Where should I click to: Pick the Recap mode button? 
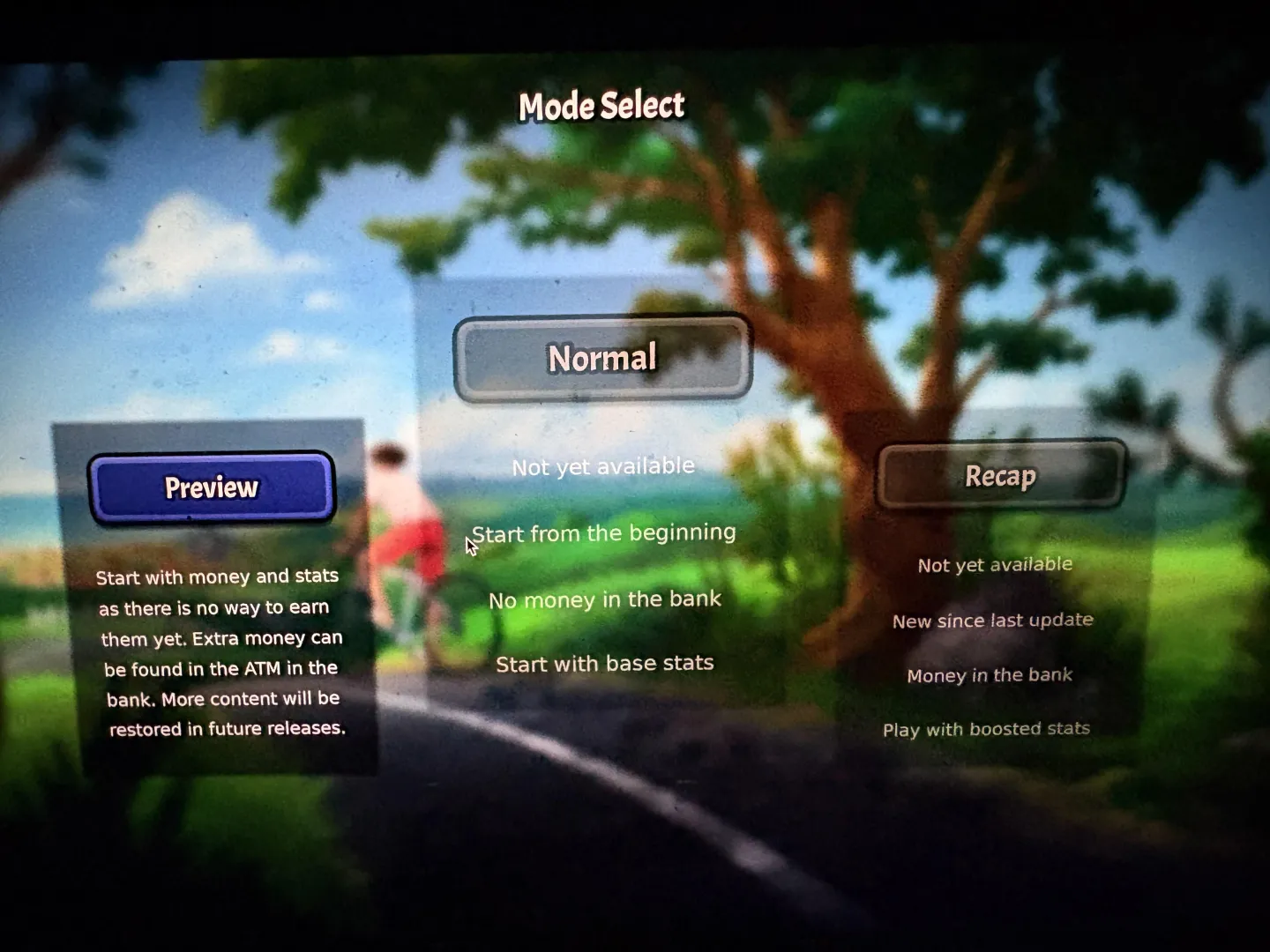pos(1000,476)
